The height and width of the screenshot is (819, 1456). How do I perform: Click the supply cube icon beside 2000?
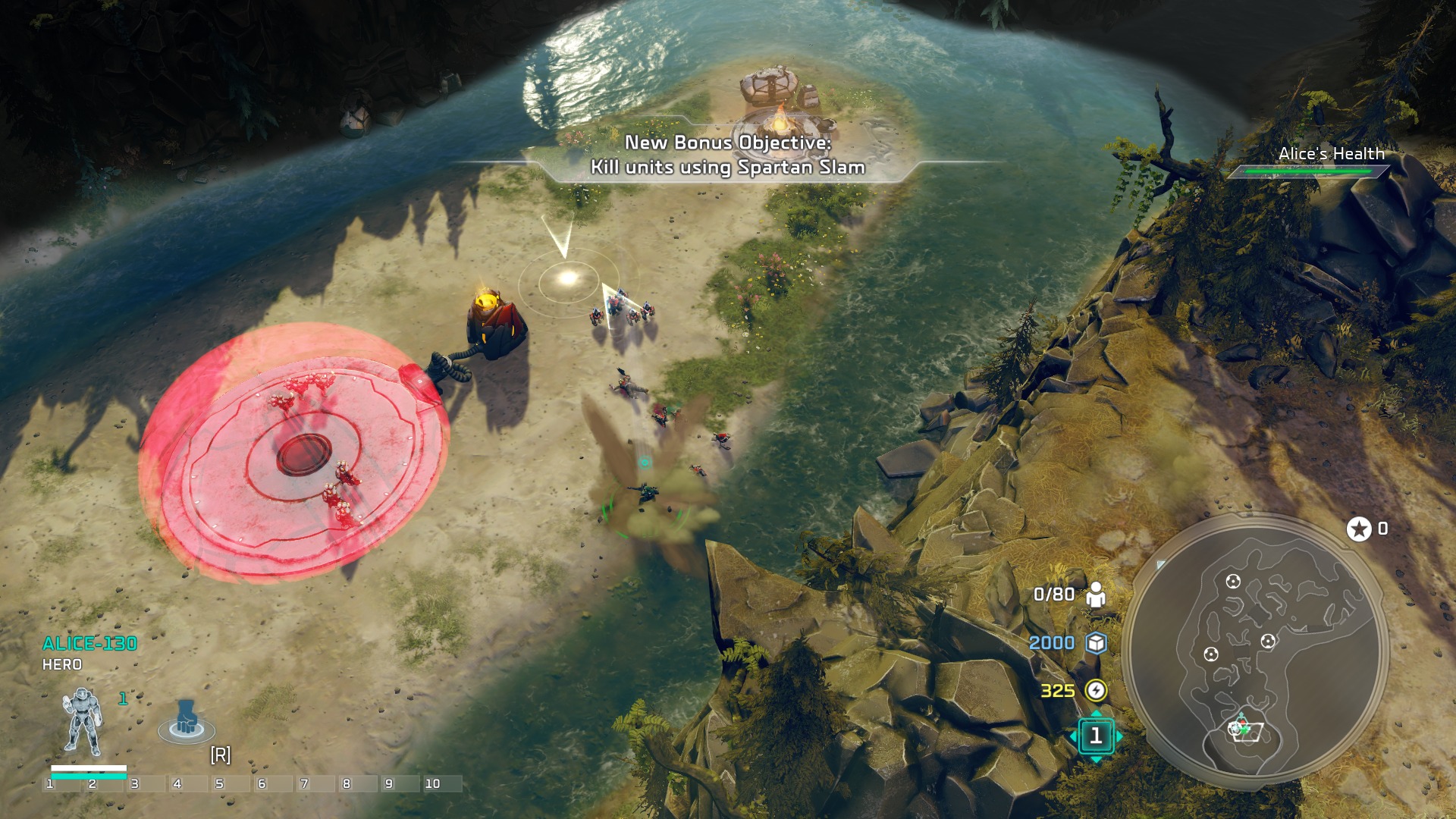point(1096,643)
